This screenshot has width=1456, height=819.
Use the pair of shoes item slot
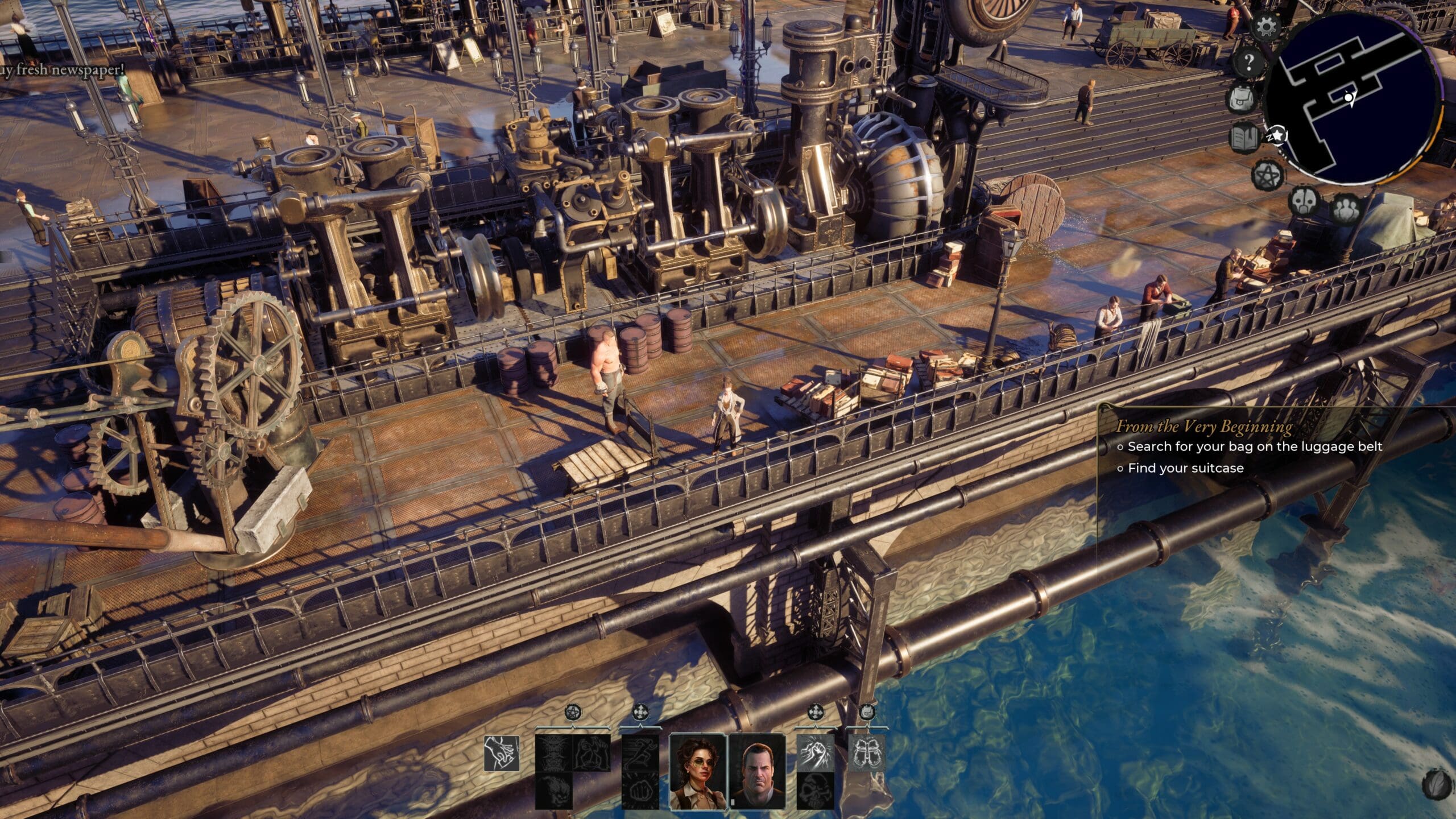tap(867, 753)
